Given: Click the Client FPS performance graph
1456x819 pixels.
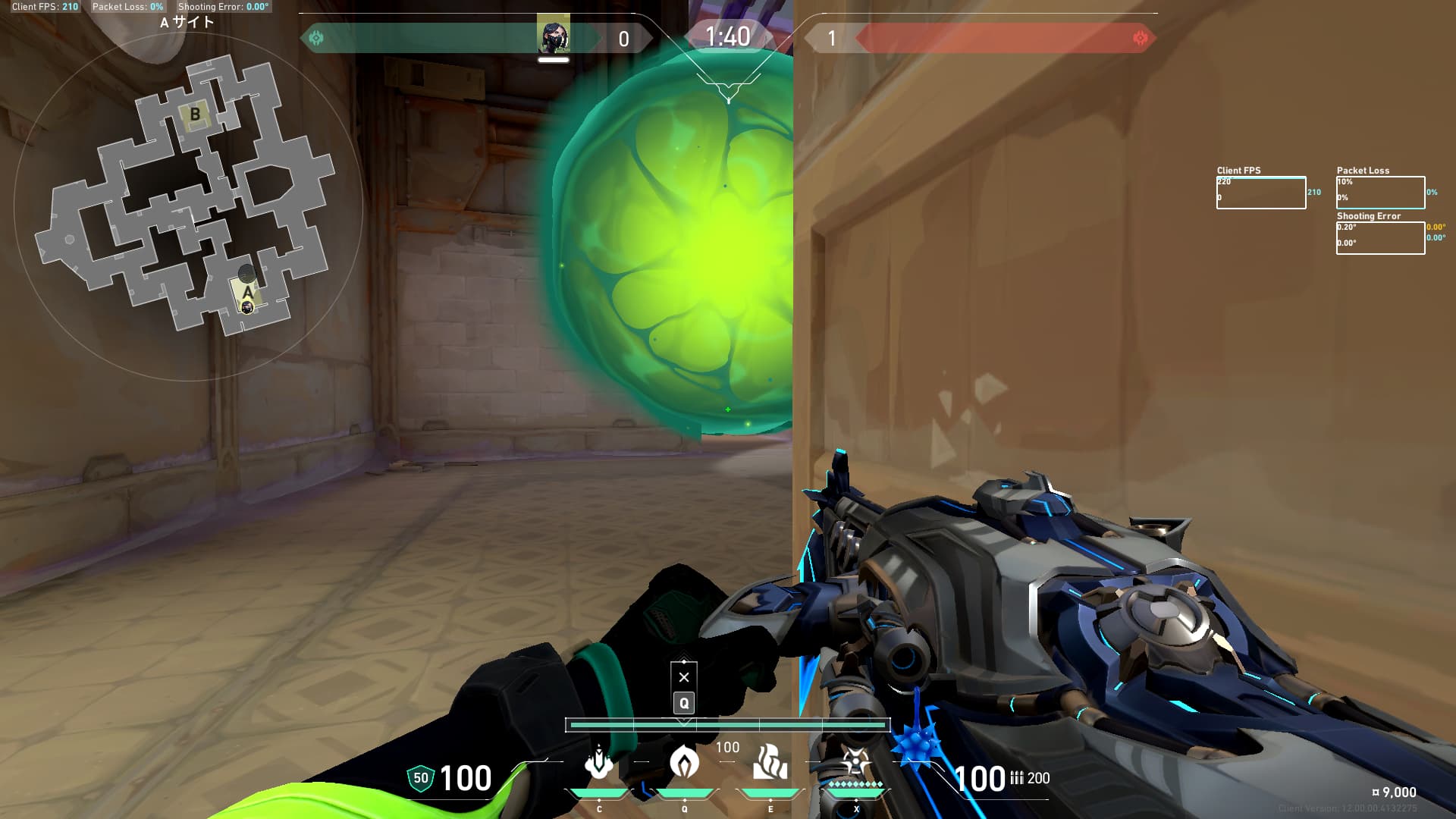Looking at the screenshot, I should [x=1260, y=193].
